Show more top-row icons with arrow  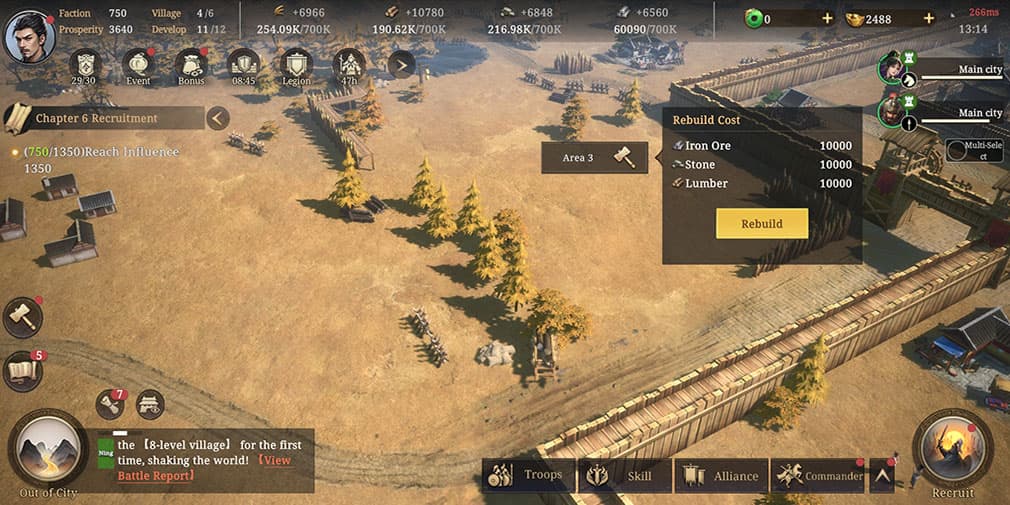click(x=401, y=66)
